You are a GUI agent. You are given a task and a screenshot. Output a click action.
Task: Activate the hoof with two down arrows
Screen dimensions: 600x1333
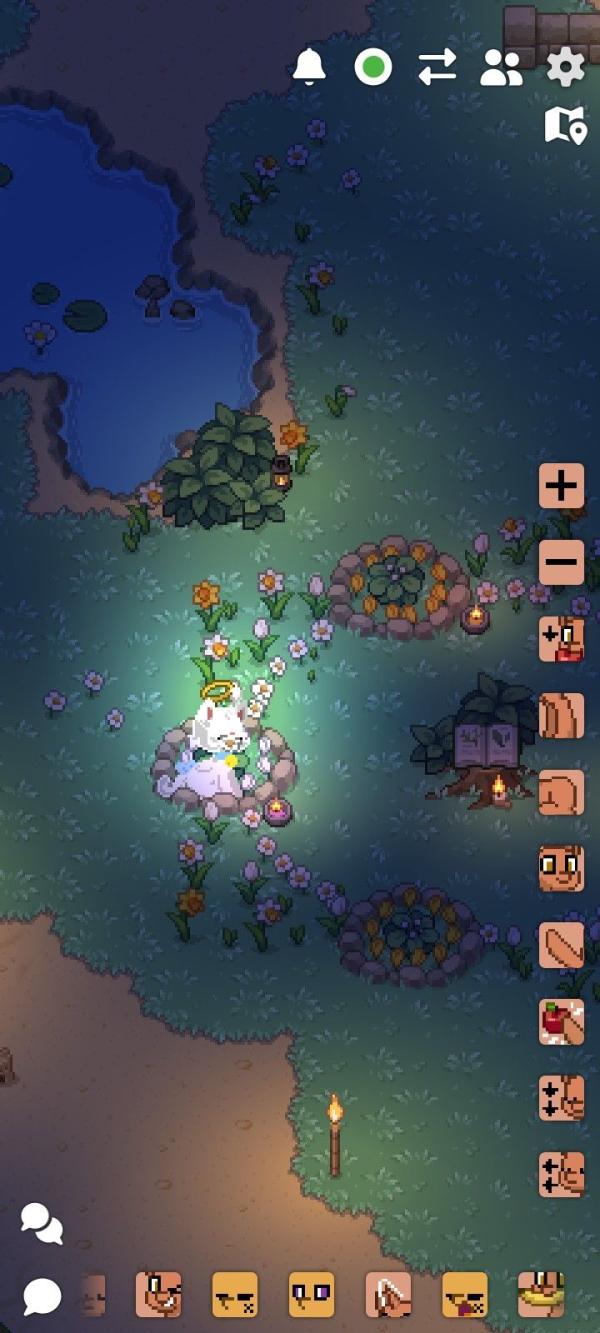click(561, 1098)
